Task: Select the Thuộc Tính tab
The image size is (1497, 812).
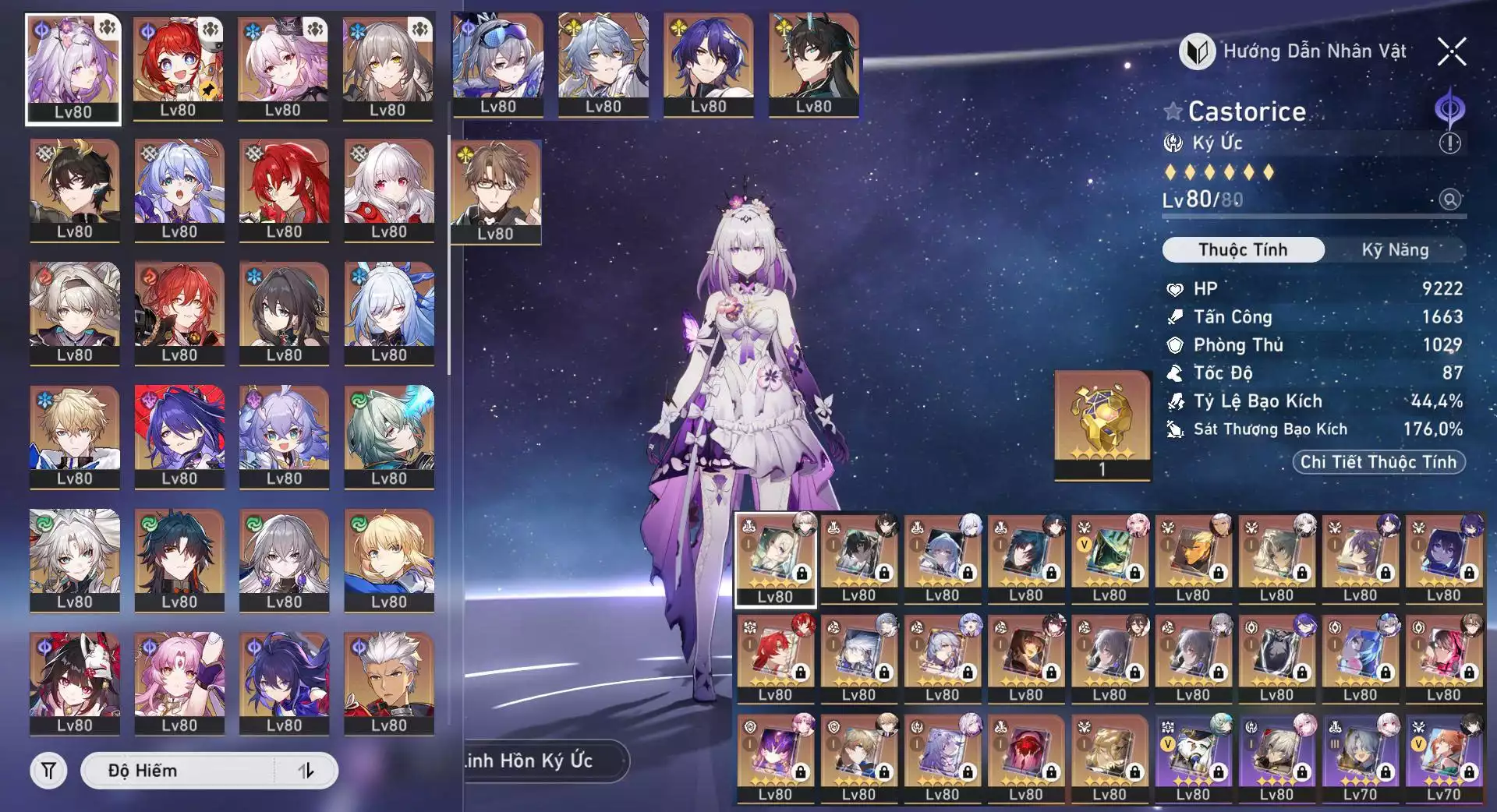Action: 1243,250
